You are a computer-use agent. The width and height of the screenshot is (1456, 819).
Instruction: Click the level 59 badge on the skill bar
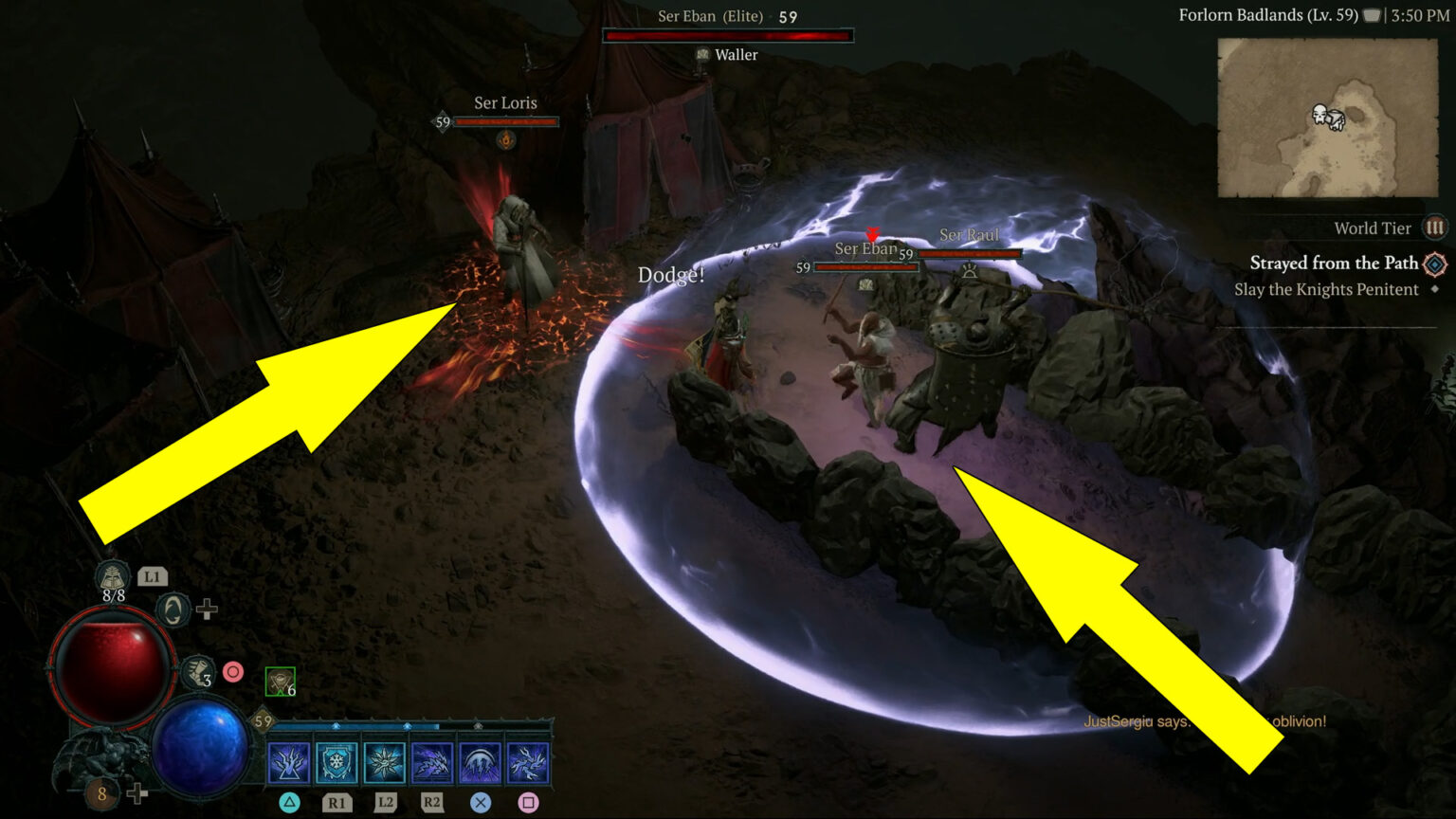(x=263, y=719)
